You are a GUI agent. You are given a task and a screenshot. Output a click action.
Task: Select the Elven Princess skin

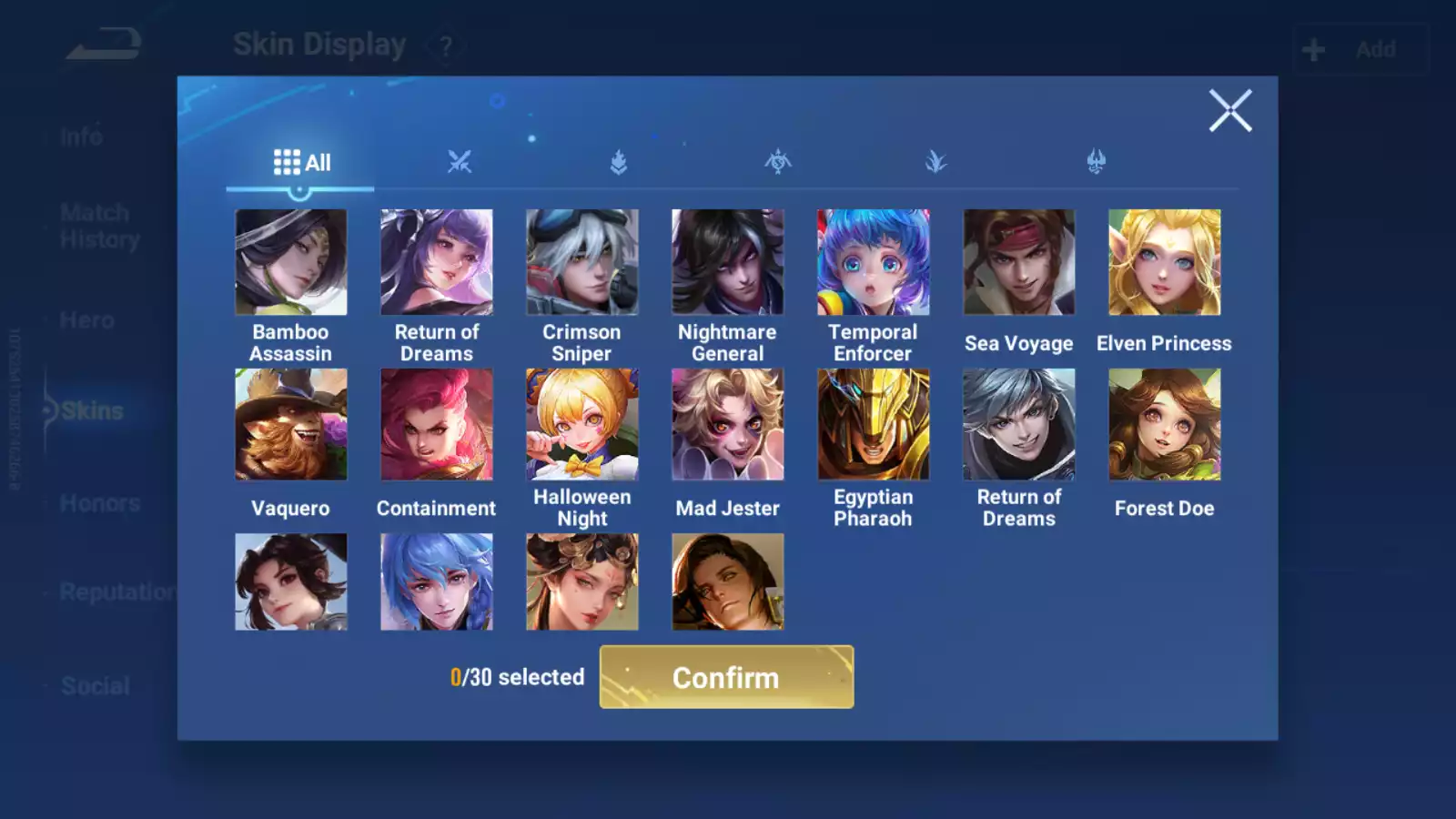click(1164, 262)
